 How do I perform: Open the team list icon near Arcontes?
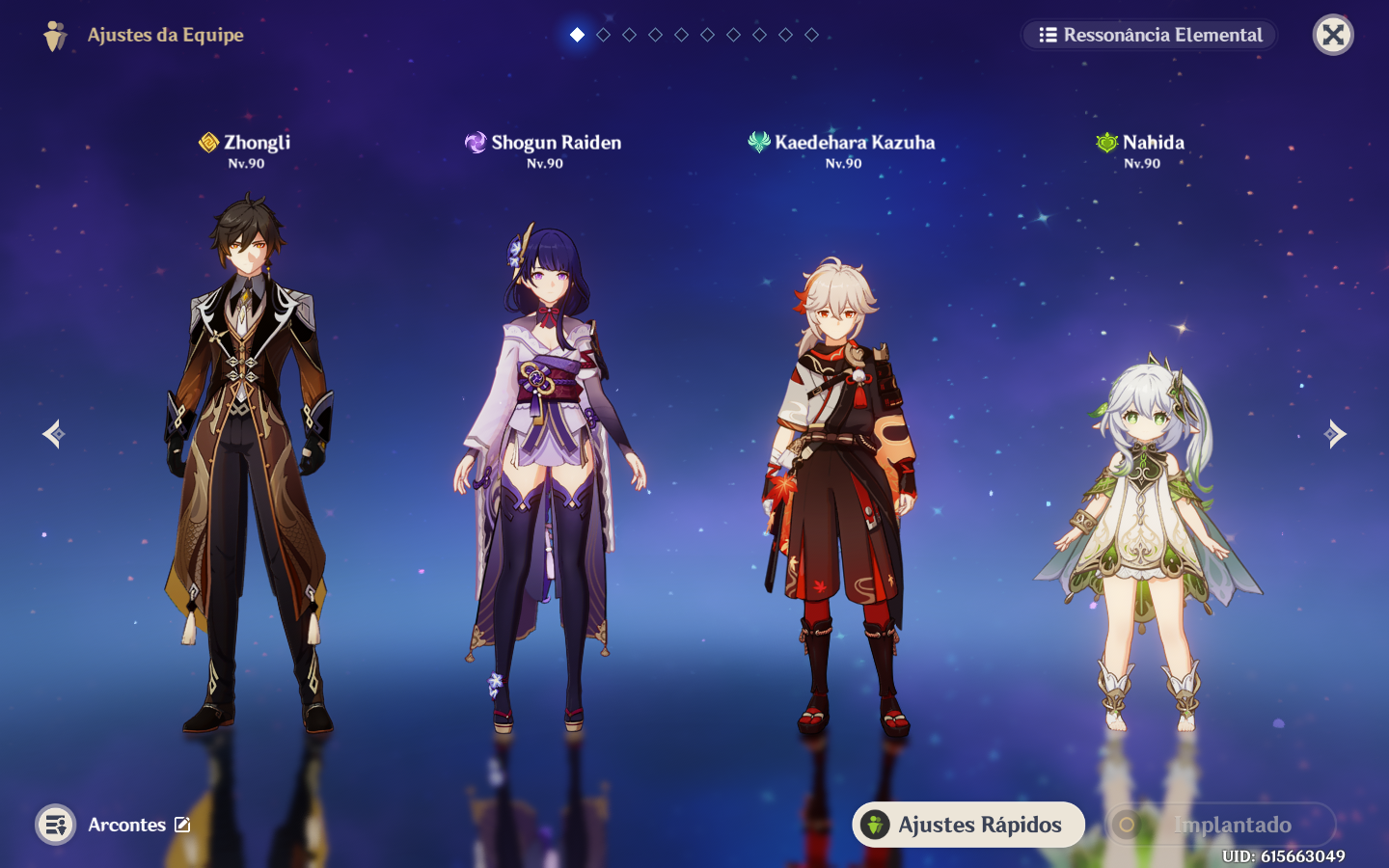[56, 825]
